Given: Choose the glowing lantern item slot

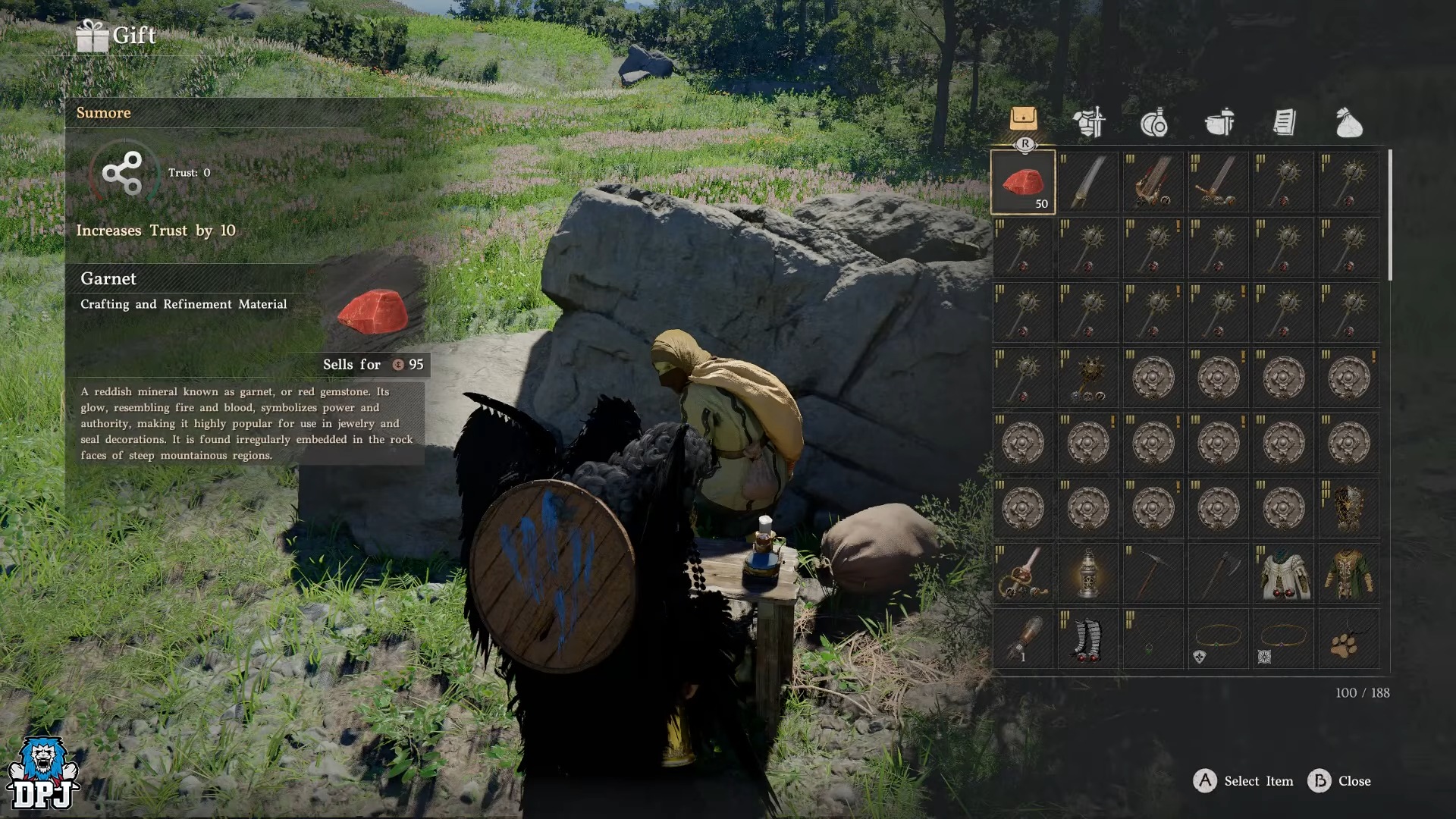Looking at the screenshot, I should coord(1088,573).
